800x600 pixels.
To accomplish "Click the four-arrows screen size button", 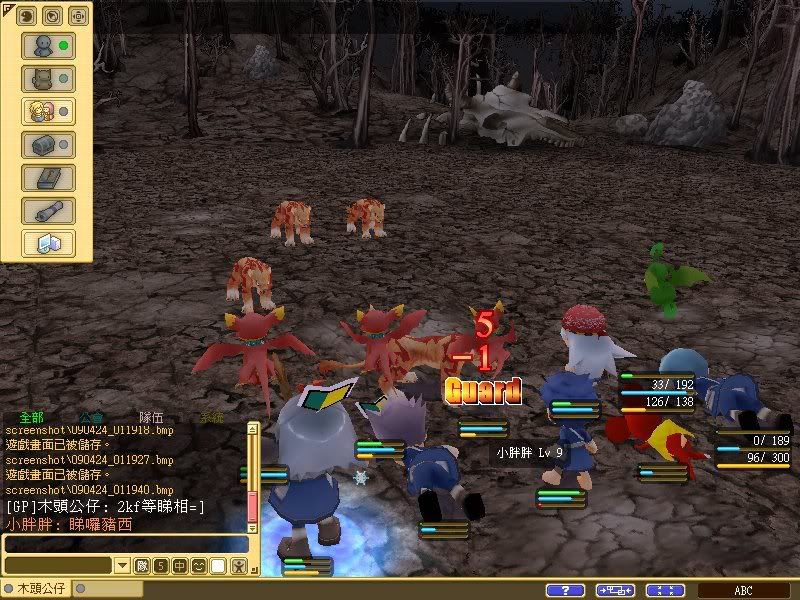I will pyautogui.click(x=665, y=590).
